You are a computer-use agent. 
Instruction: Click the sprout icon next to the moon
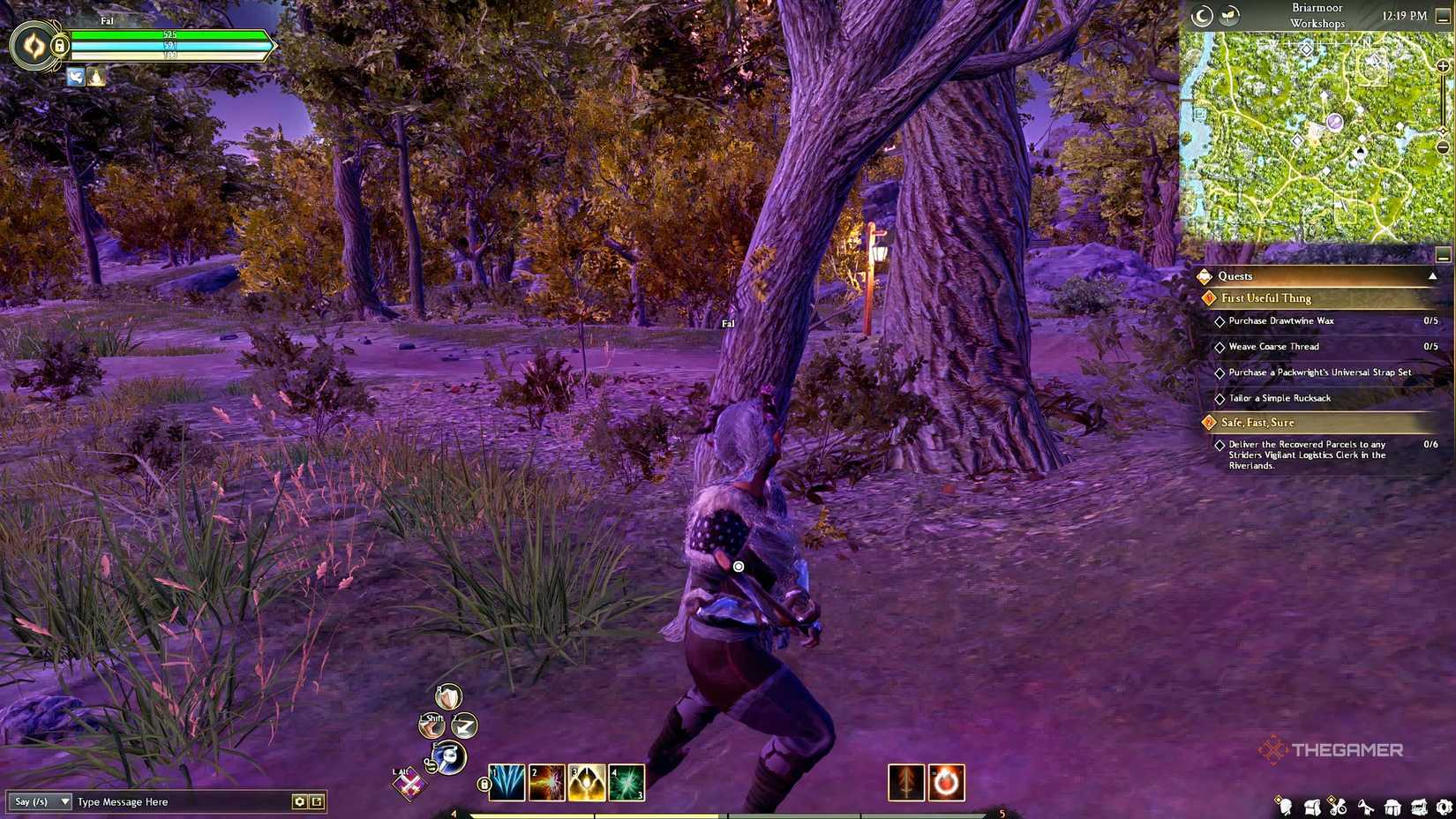click(1229, 15)
